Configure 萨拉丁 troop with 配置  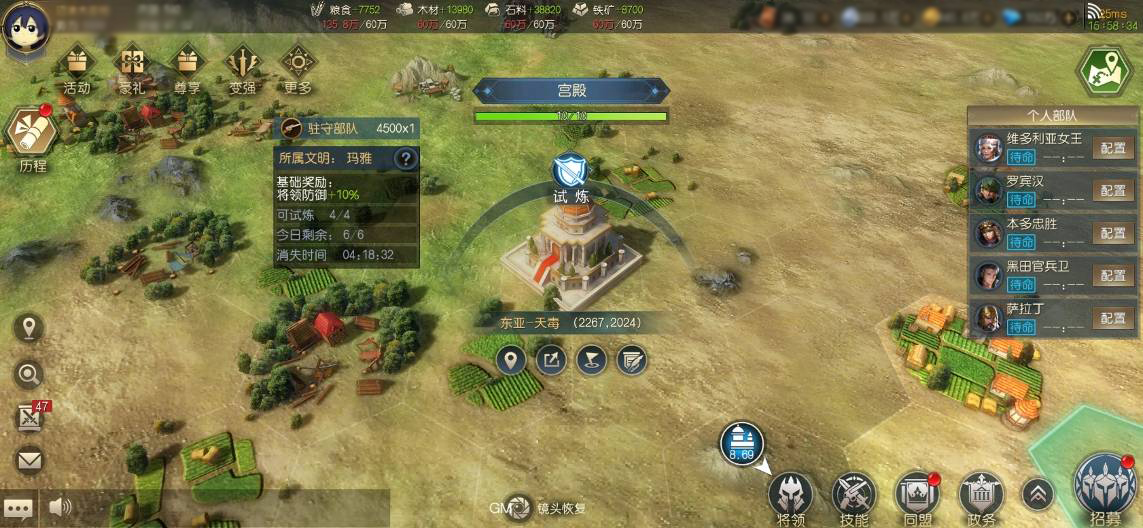tap(1112, 318)
